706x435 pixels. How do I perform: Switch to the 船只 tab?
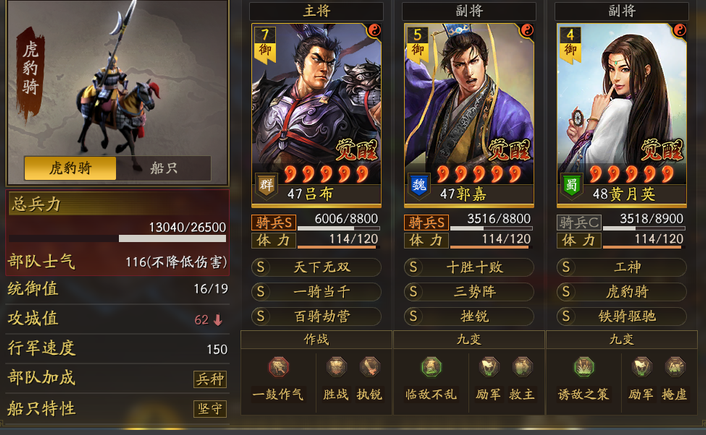tap(164, 168)
